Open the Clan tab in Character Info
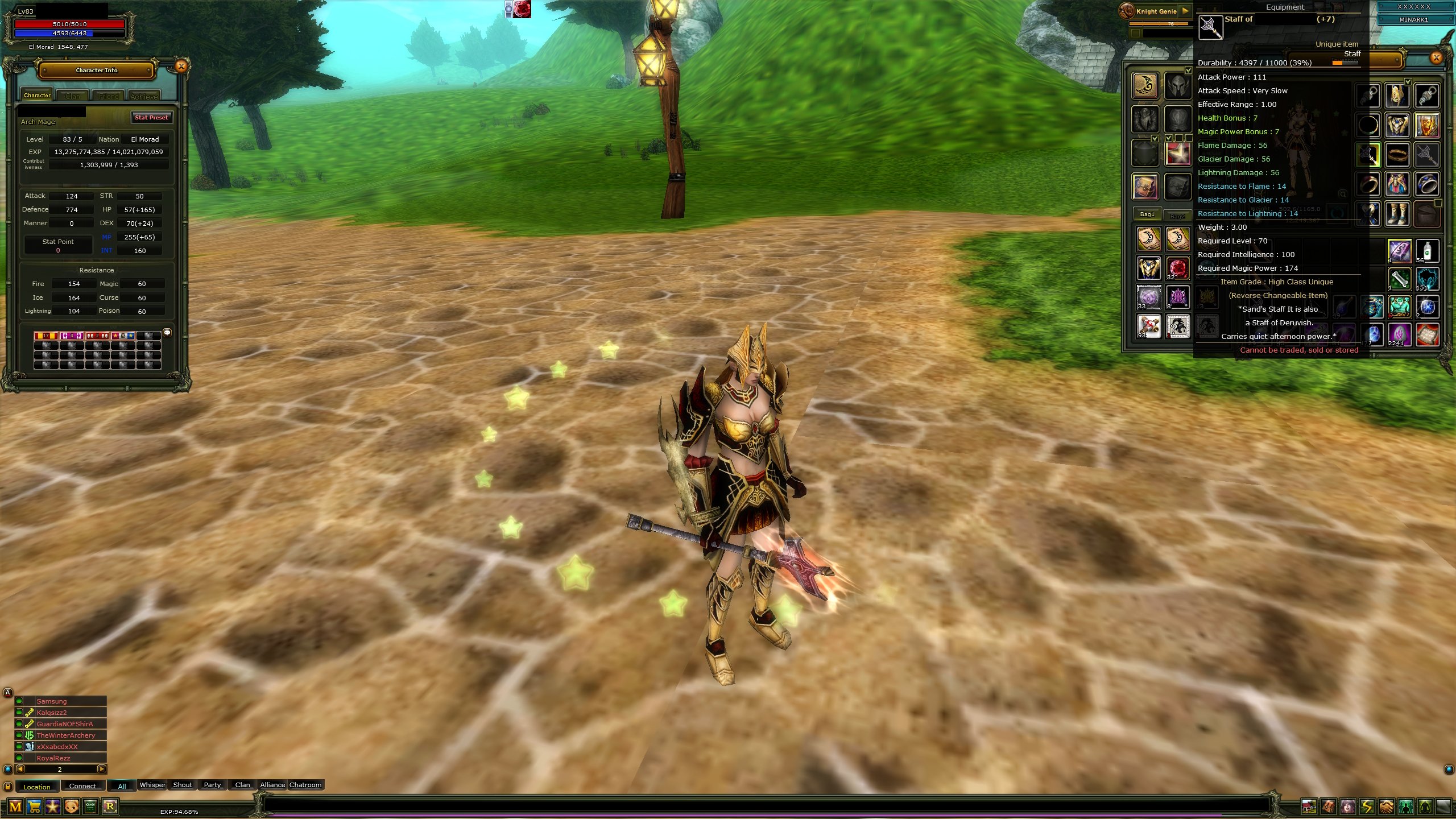Viewport: 1456px width, 819px height. click(x=73, y=96)
